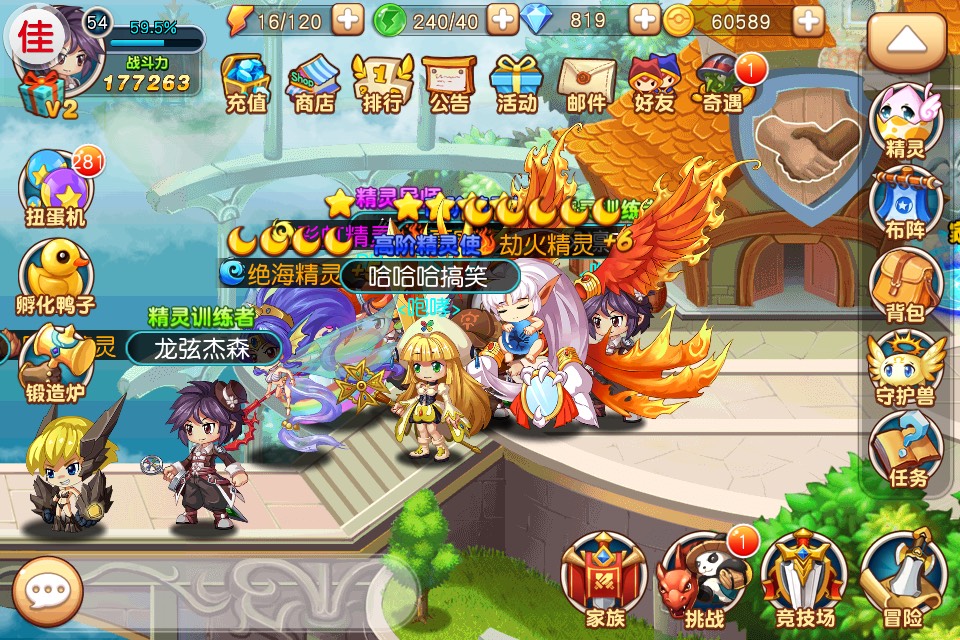Open the 扭蛋机 gacha machine

53,190
